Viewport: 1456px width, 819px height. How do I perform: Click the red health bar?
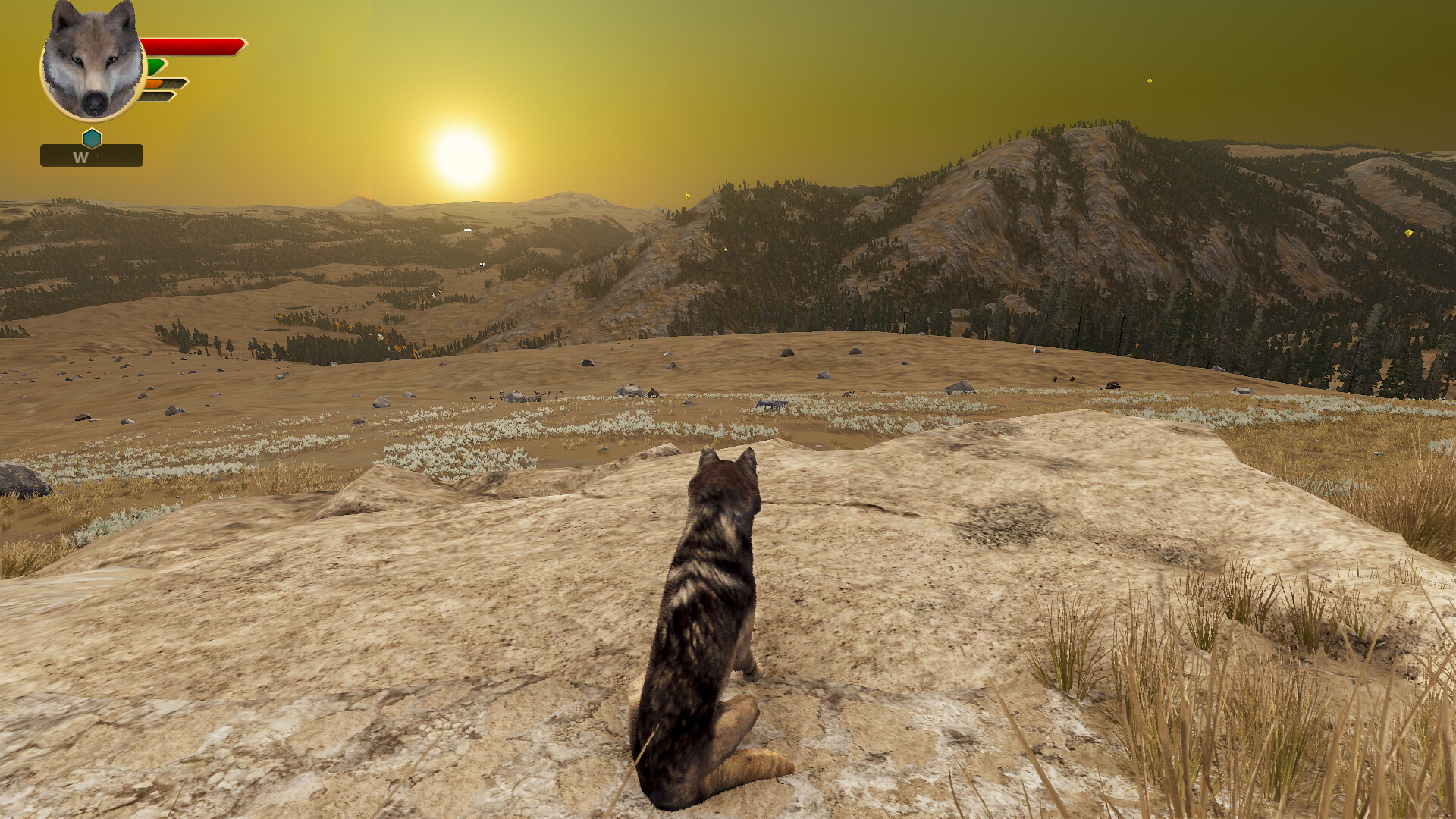click(193, 45)
